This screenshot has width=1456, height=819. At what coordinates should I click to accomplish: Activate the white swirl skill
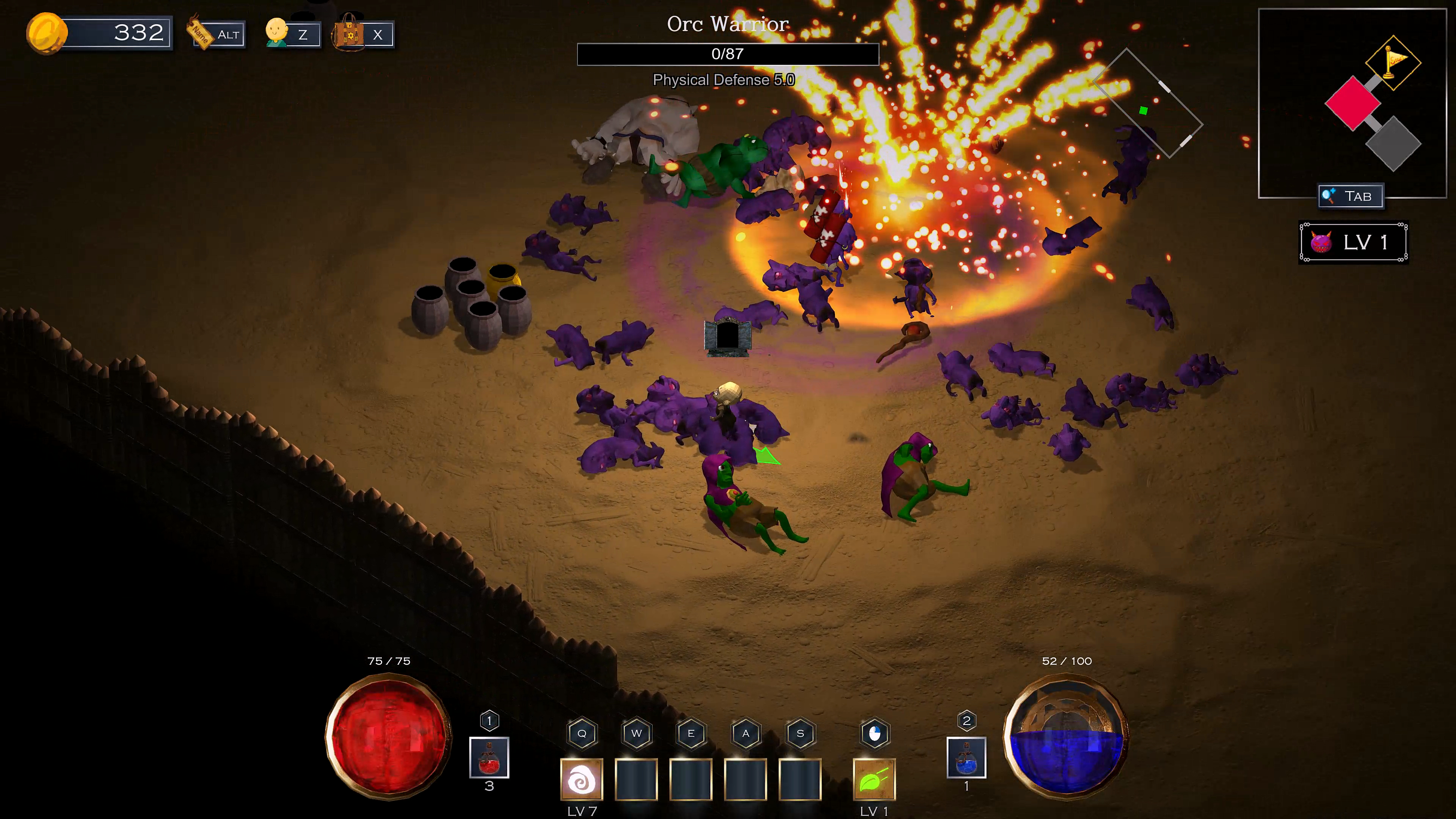(581, 780)
